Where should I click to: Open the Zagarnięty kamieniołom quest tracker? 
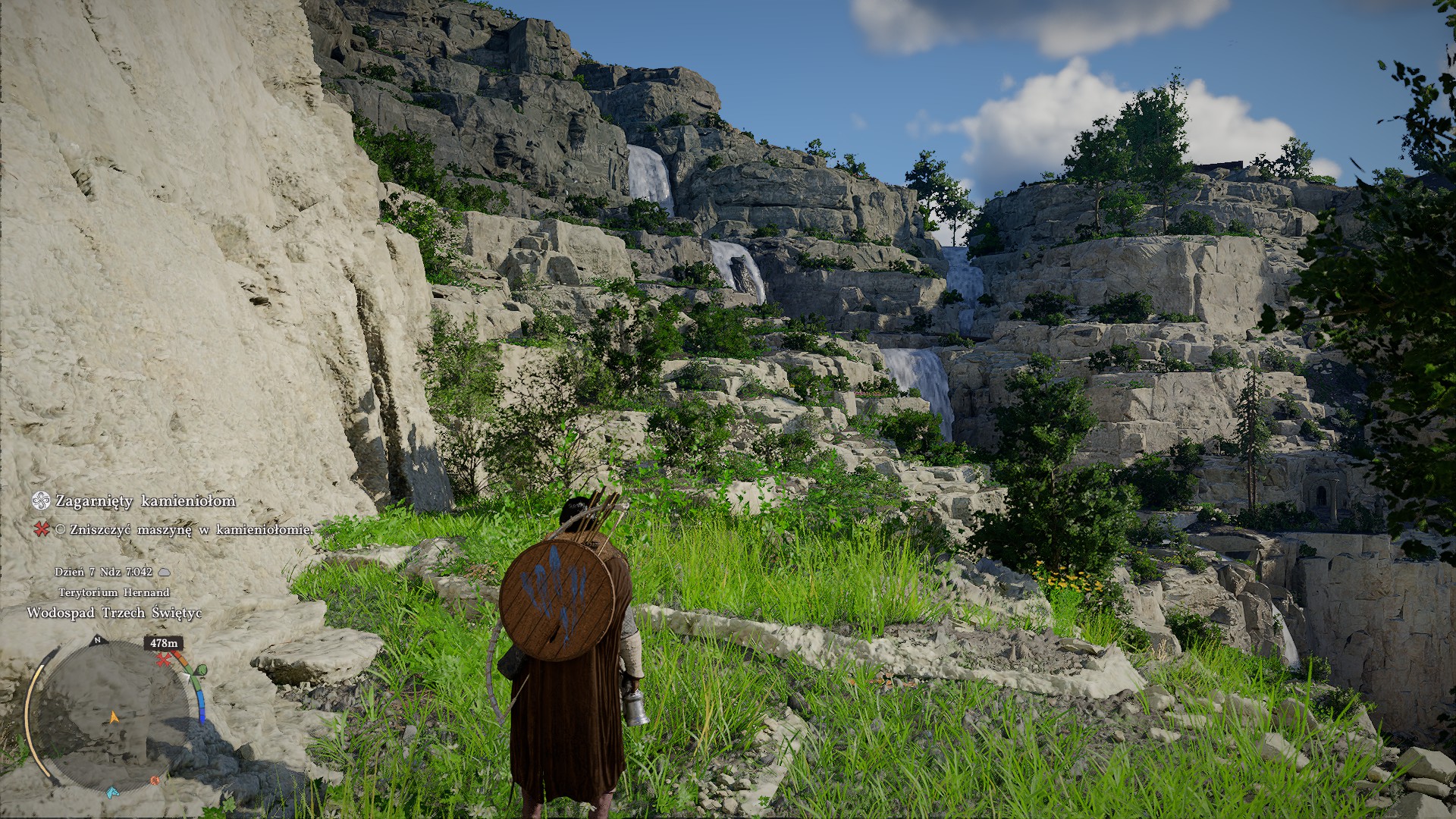pyautogui.click(x=145, y=501)
